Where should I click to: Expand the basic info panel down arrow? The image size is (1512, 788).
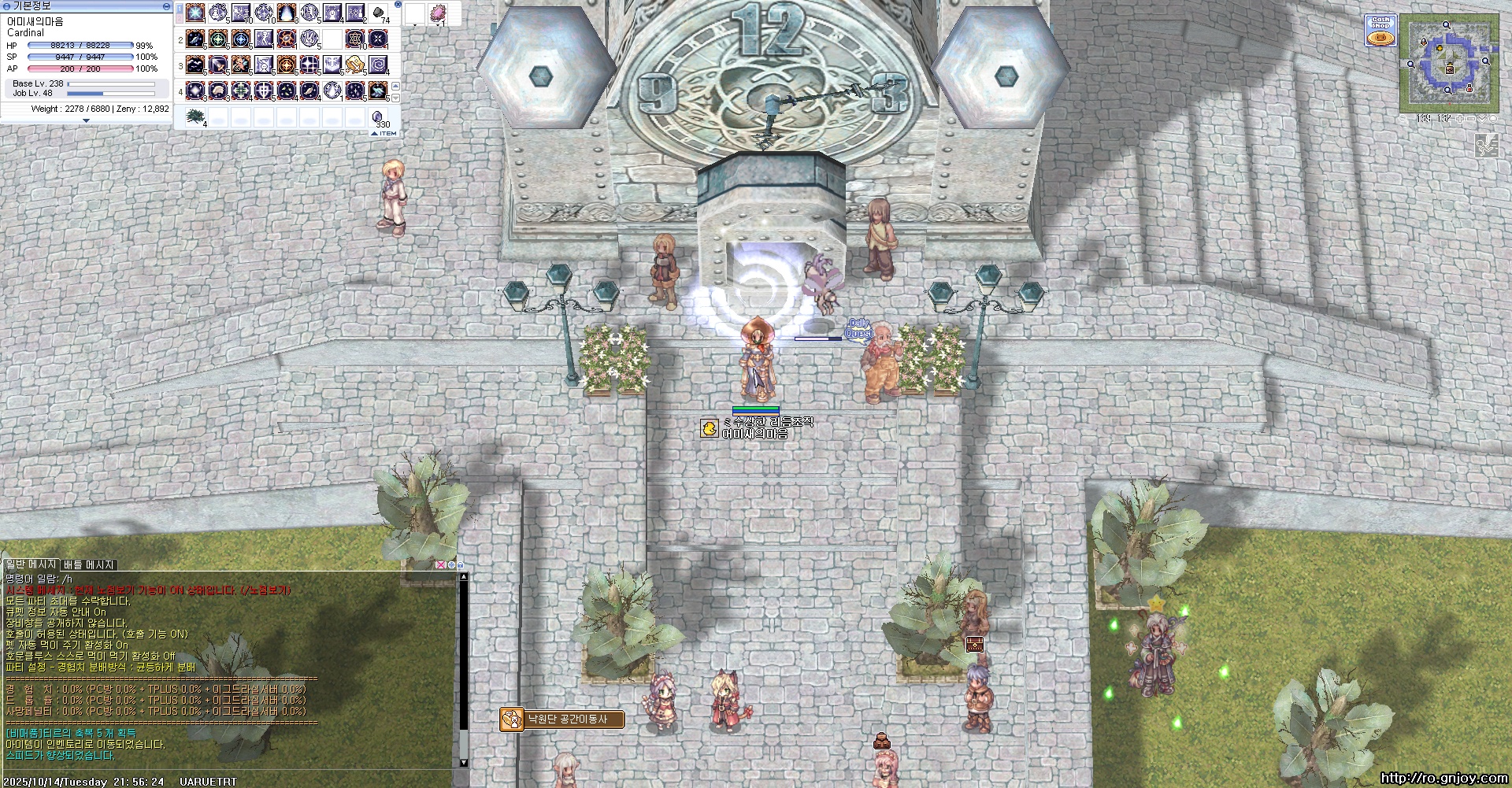pos(86,120)
